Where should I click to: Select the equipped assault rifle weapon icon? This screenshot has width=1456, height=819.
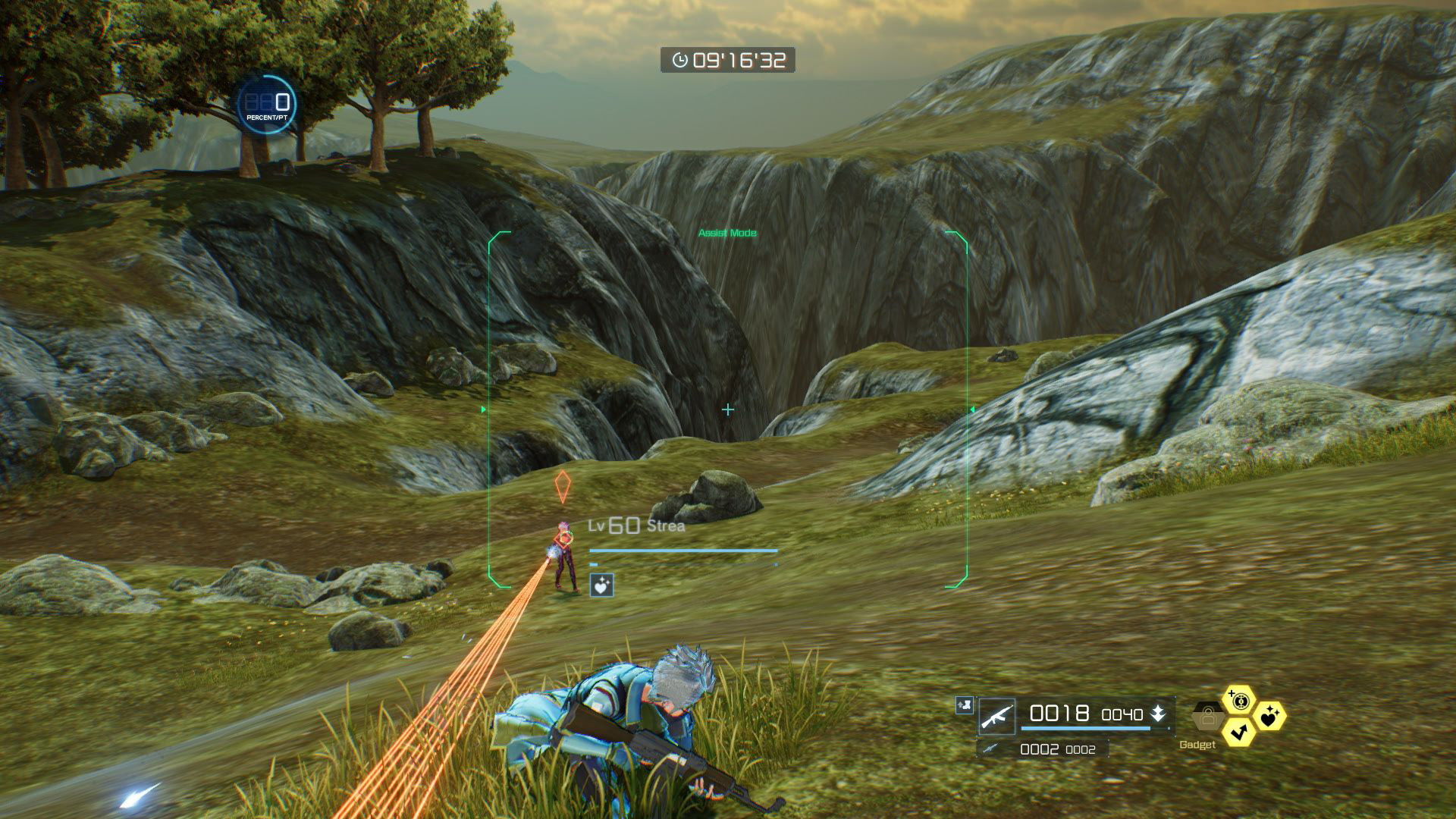coord(997,717)
